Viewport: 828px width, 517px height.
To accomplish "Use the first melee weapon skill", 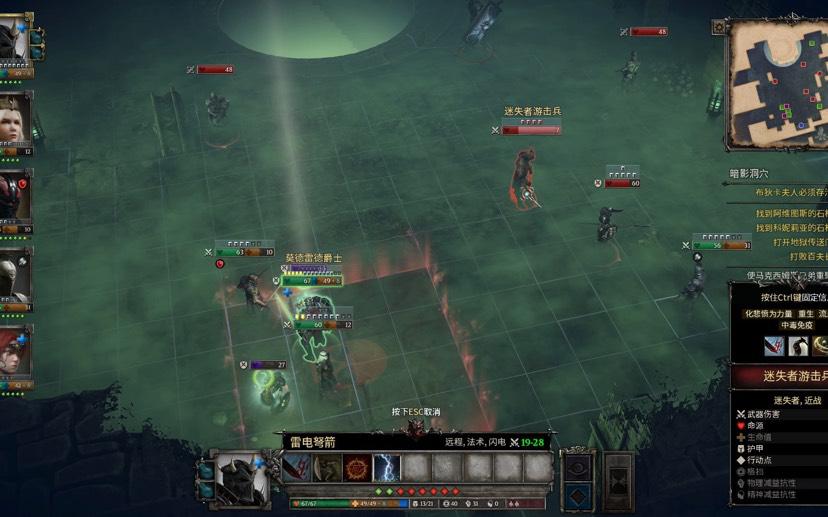I will [296, 468].
